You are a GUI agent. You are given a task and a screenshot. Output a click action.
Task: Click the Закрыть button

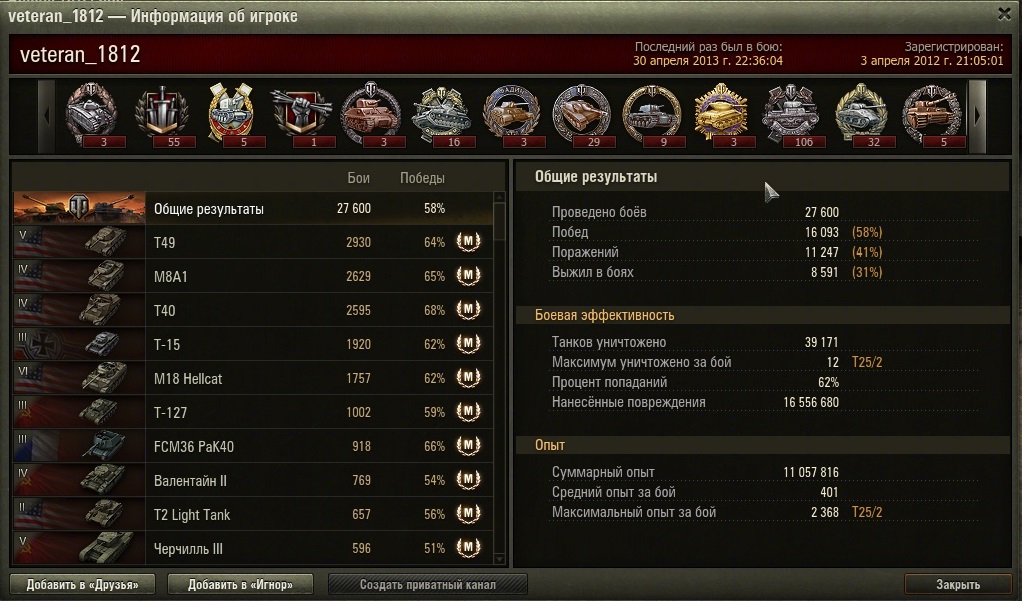[958, 584]
